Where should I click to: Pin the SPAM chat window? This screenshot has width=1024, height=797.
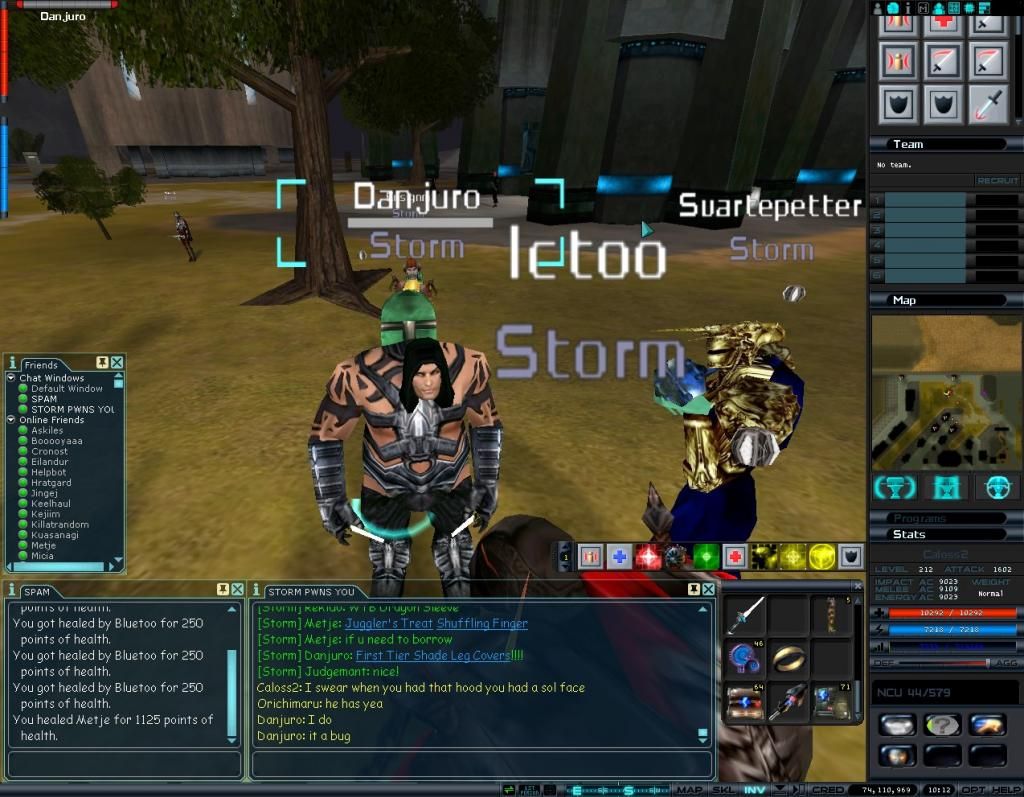pyautogui.click(x=222, y=590)
